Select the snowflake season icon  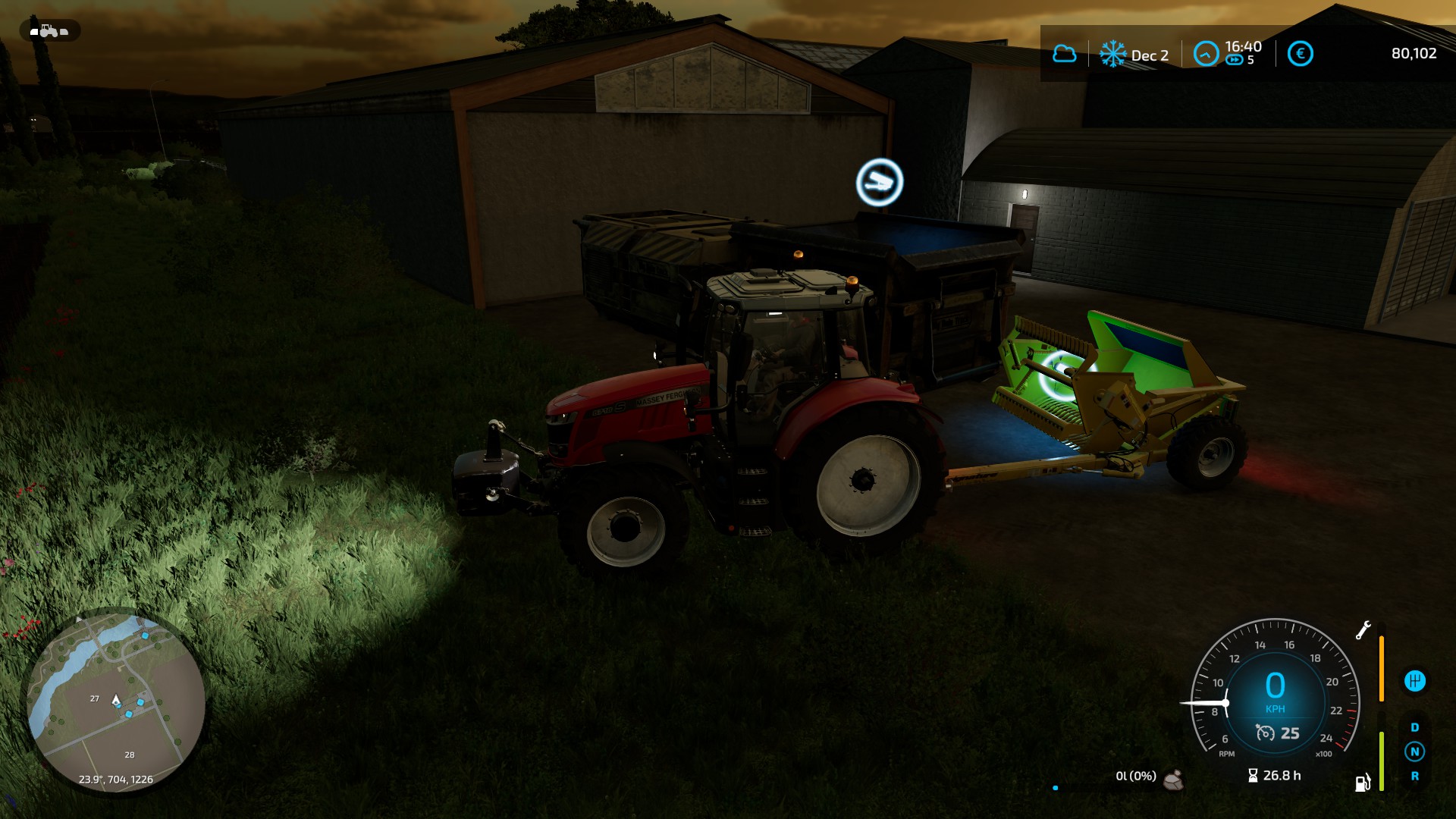pos(1112,54)
